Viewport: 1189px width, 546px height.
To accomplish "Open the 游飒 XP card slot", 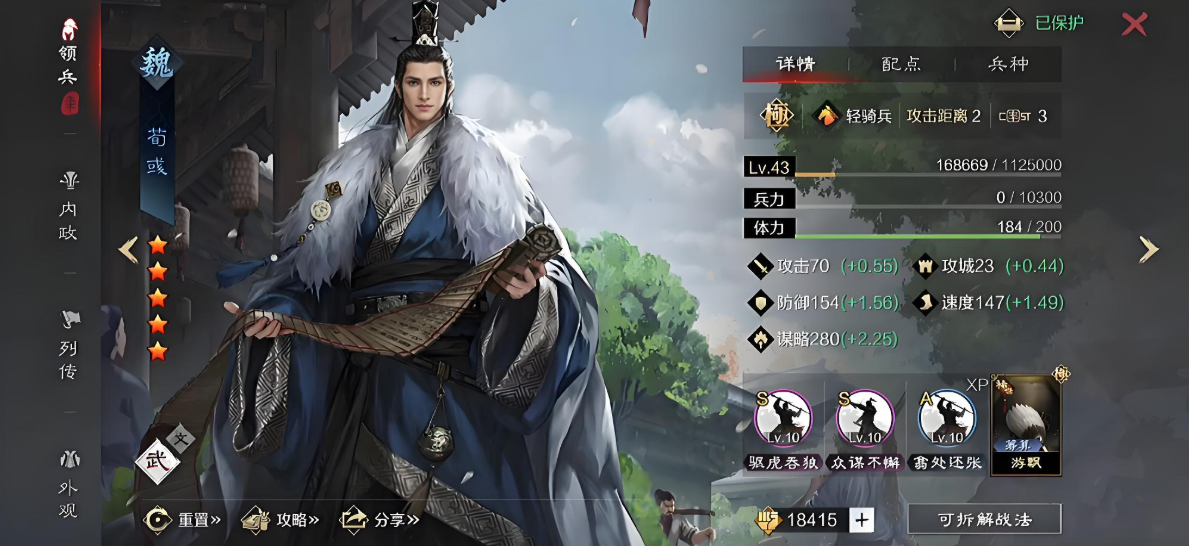I will point(1026,425).
